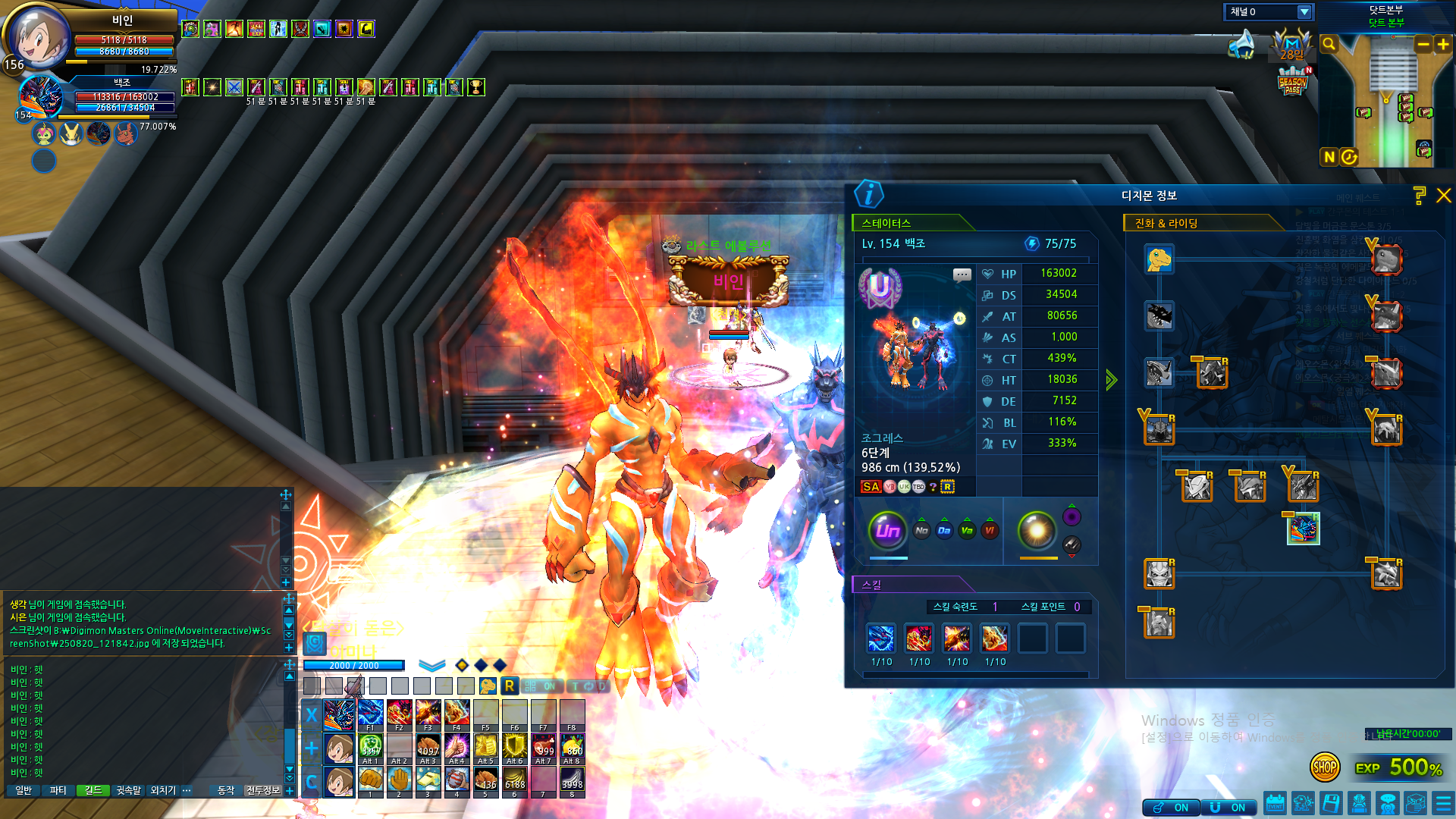Close the Digimon info window

pyautogui.click(x=1444, y=196)
